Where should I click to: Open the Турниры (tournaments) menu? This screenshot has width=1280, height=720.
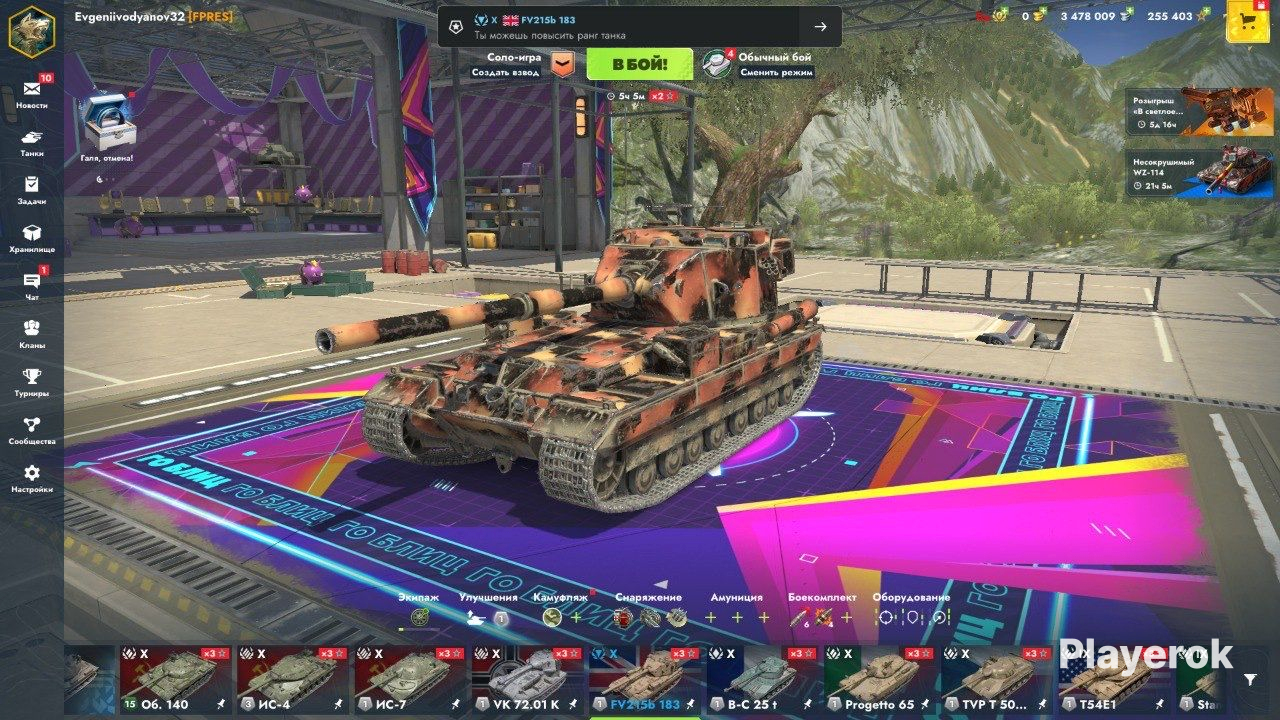32,381
